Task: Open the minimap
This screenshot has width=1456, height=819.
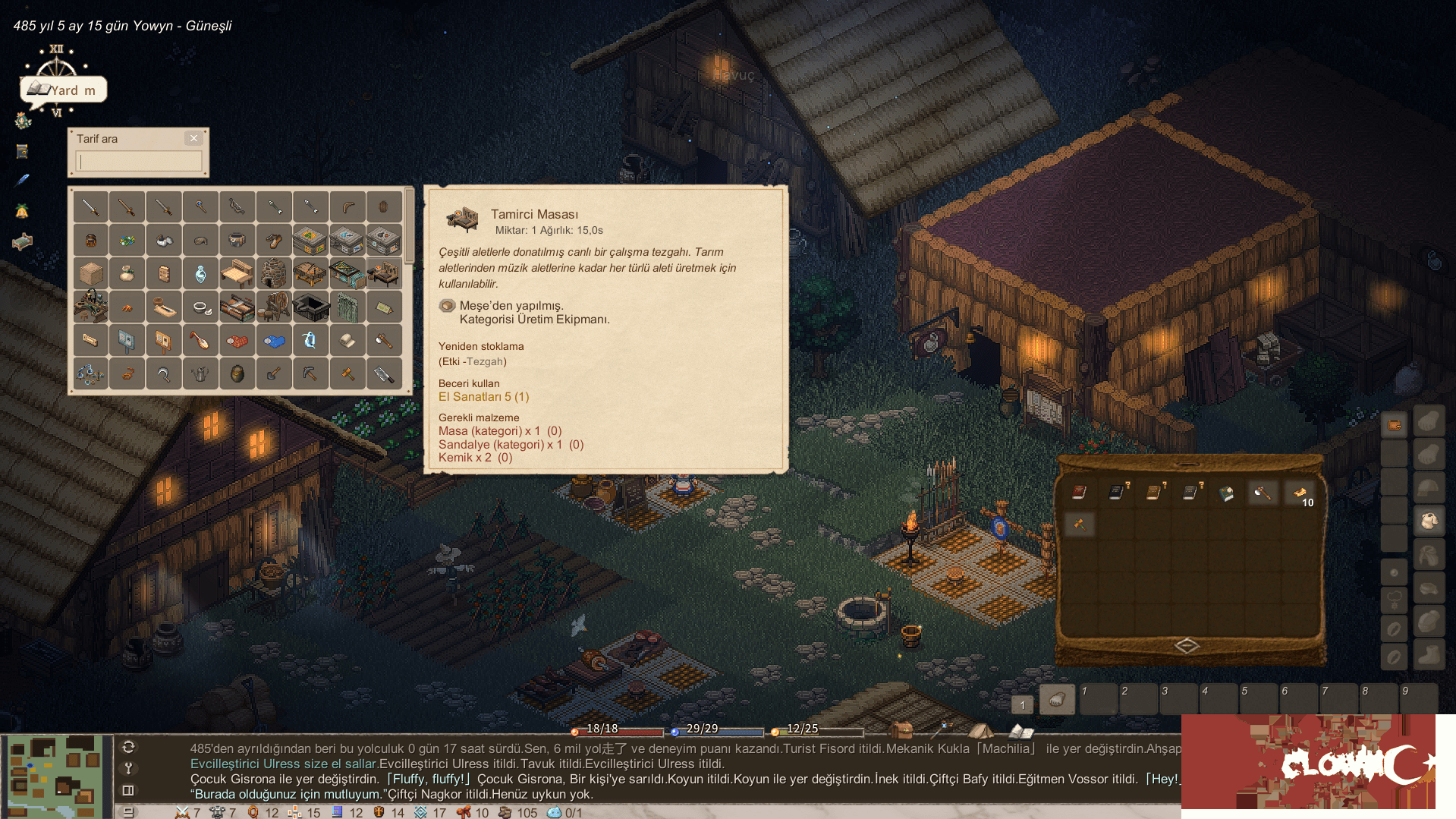Action: tap(55, 776)
